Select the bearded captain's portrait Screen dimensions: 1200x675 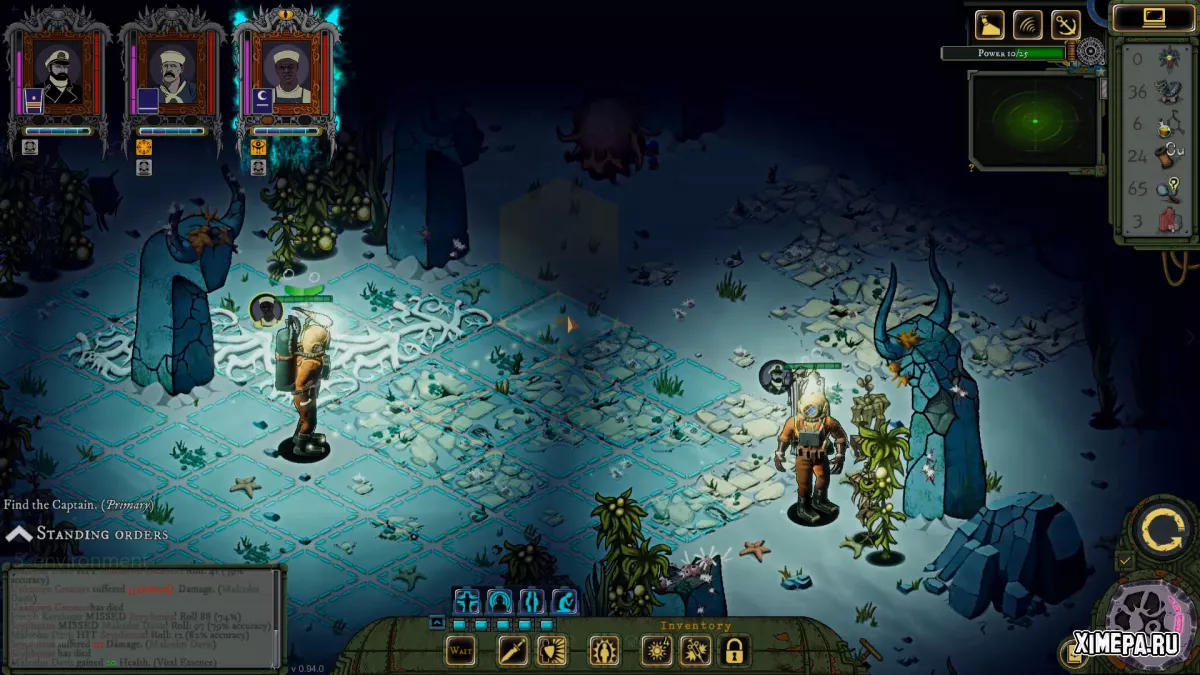point(59,74)
